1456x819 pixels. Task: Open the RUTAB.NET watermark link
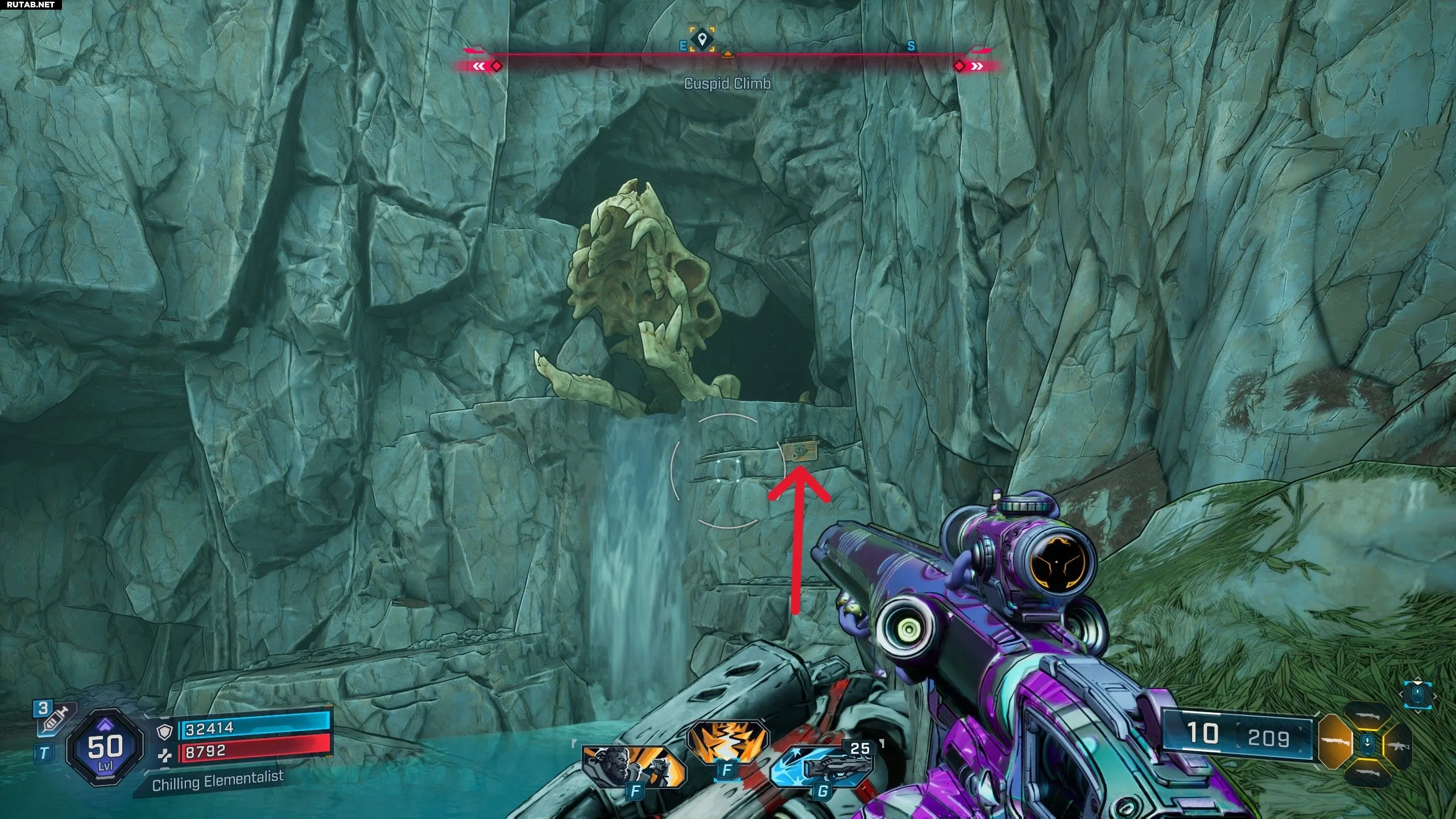[31, 5]
